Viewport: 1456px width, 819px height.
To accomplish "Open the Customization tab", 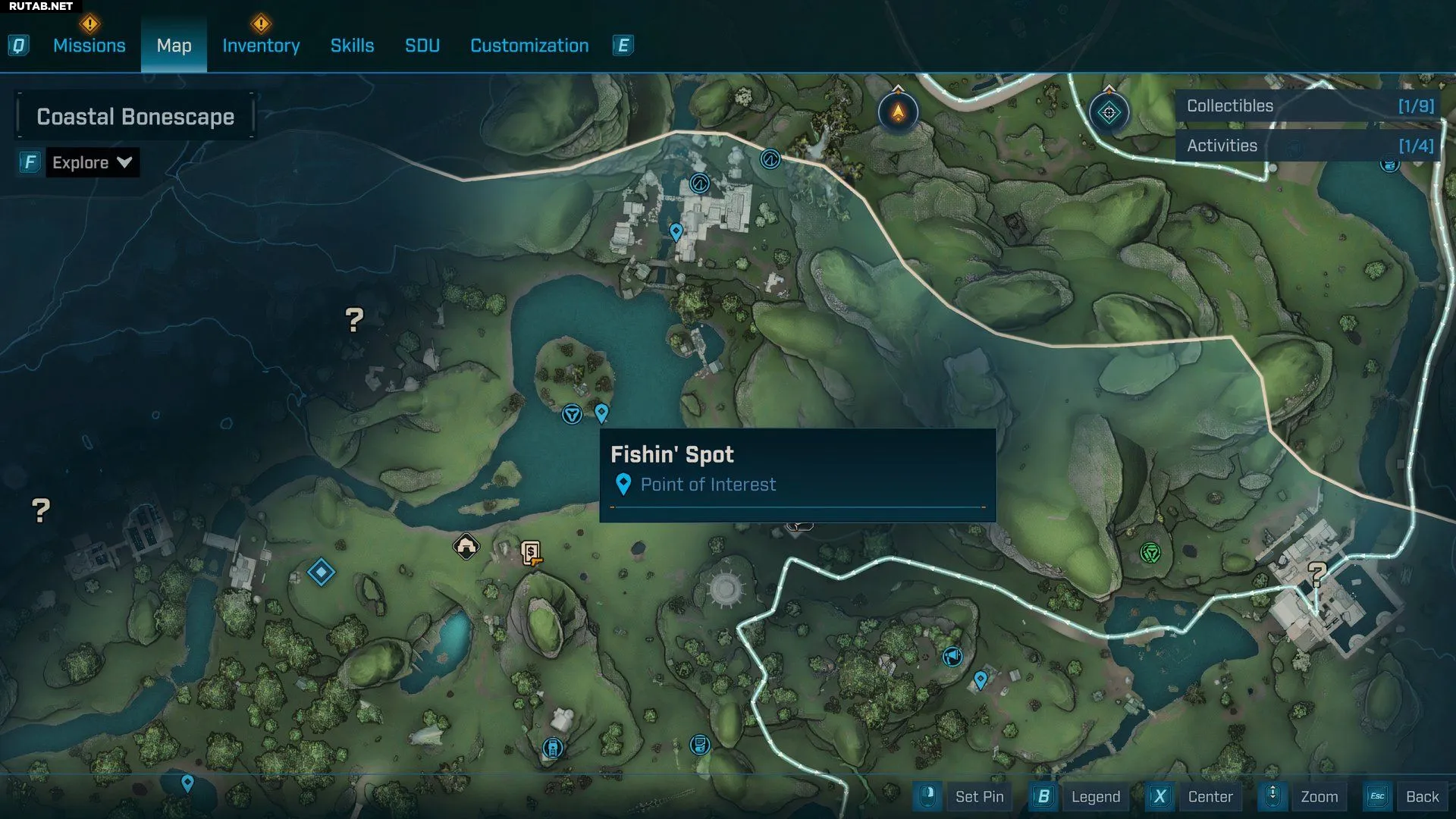I will pos(529,45).
